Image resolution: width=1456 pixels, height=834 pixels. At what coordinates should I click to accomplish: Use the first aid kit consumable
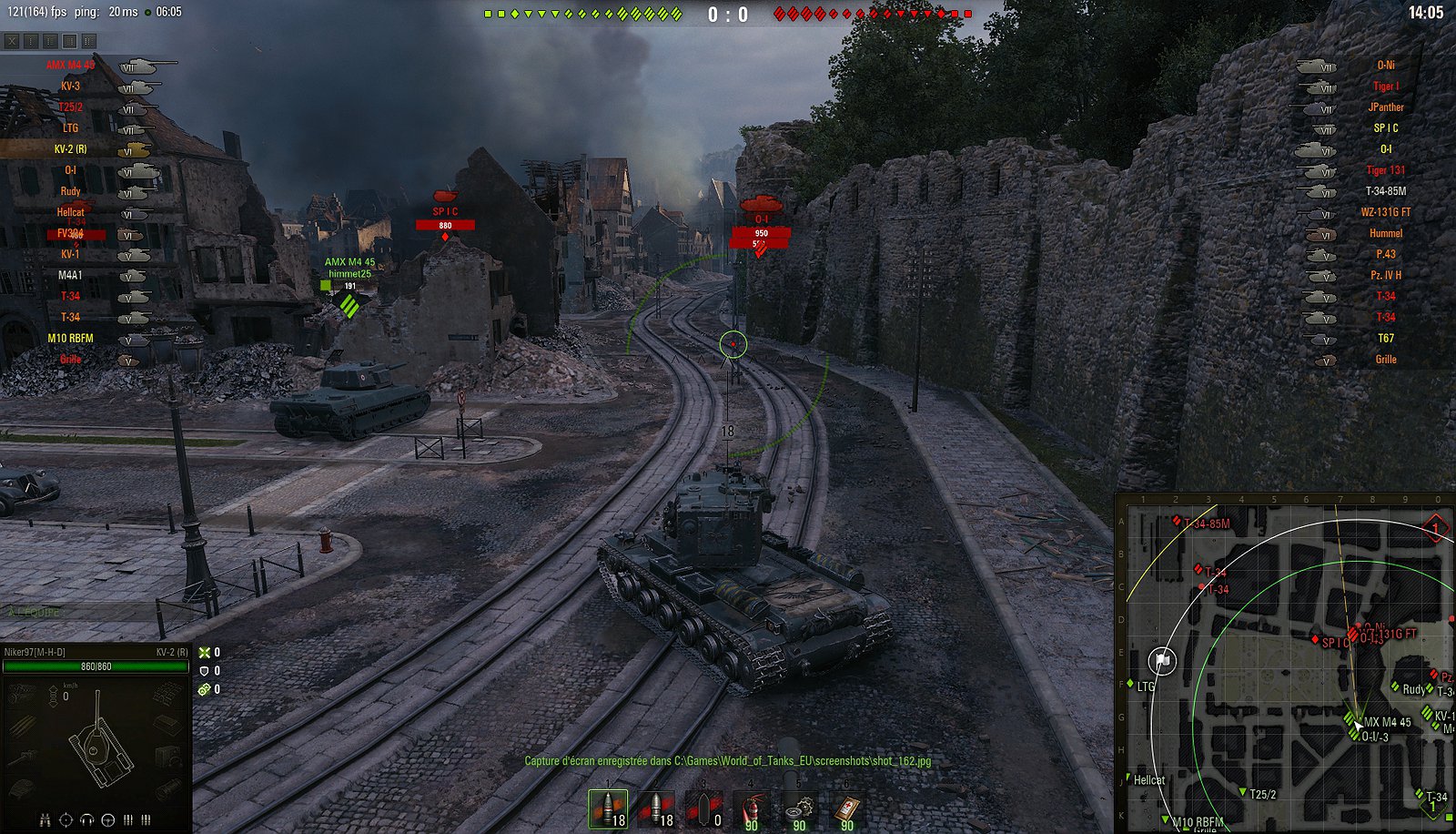coord(847,809)
